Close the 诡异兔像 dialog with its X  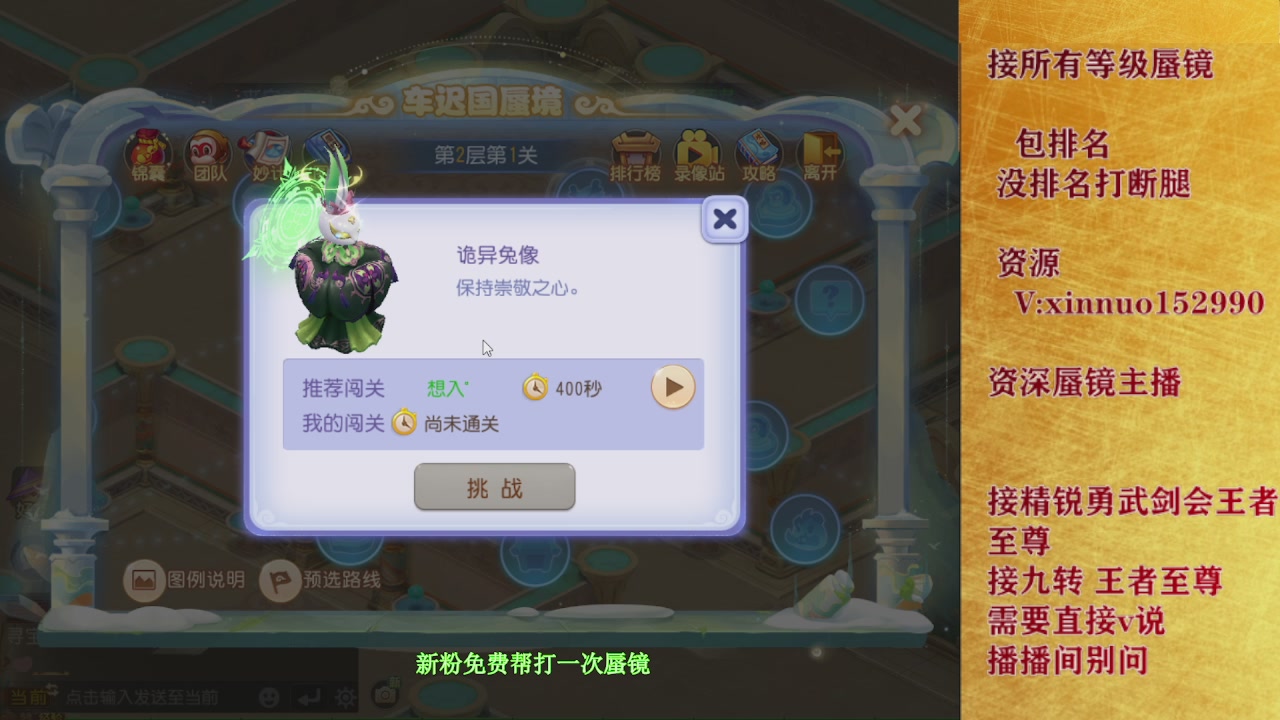click(724, 220)
